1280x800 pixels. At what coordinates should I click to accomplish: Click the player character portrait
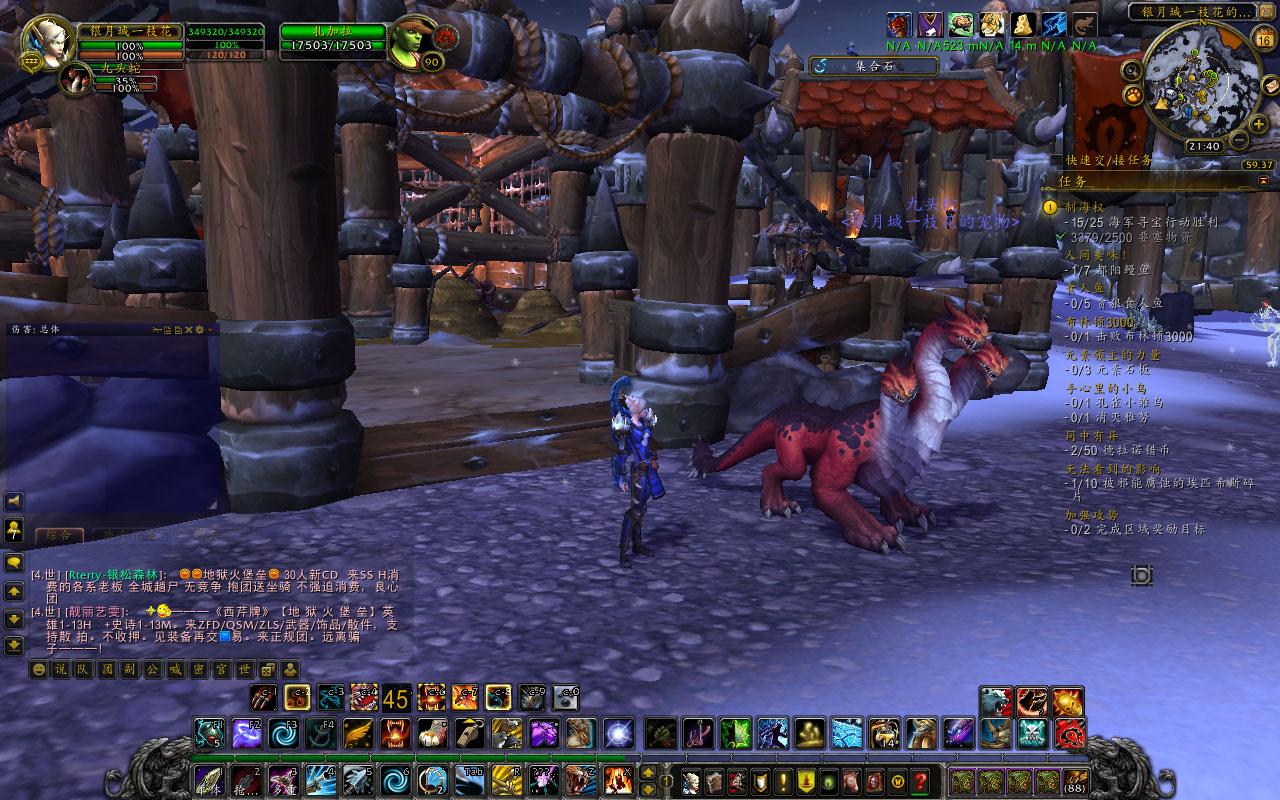[47, 41]
